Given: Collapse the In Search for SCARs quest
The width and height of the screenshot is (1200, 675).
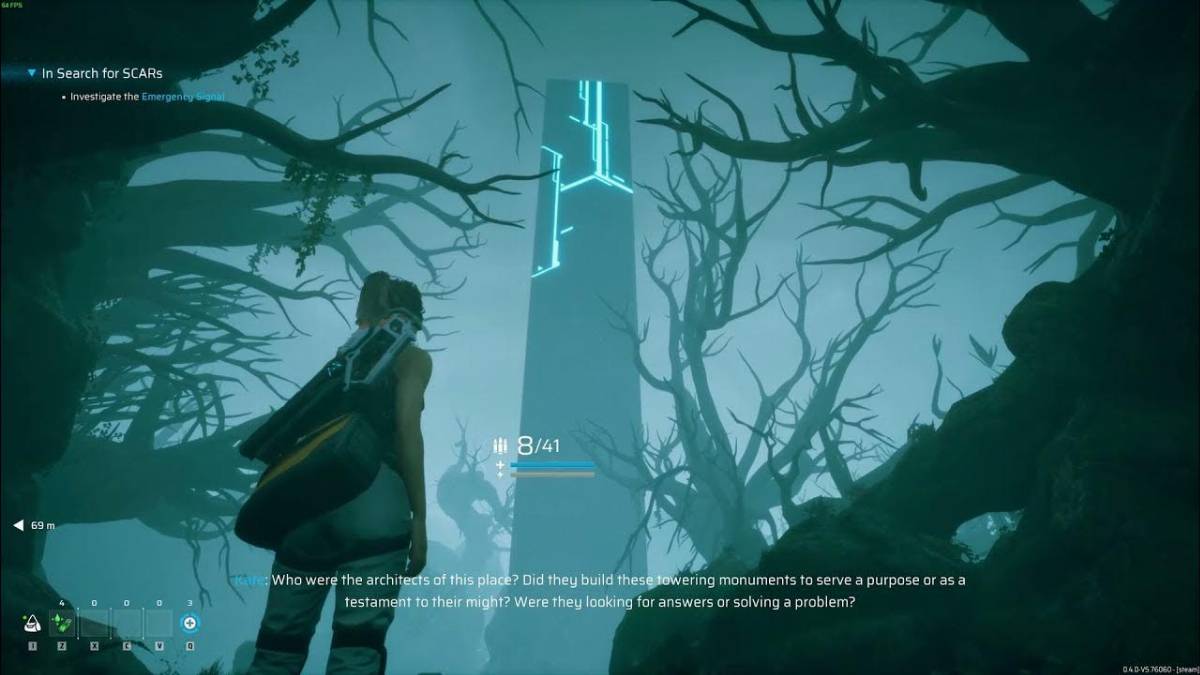Looking at the screenshot, I should click(33, 73).
